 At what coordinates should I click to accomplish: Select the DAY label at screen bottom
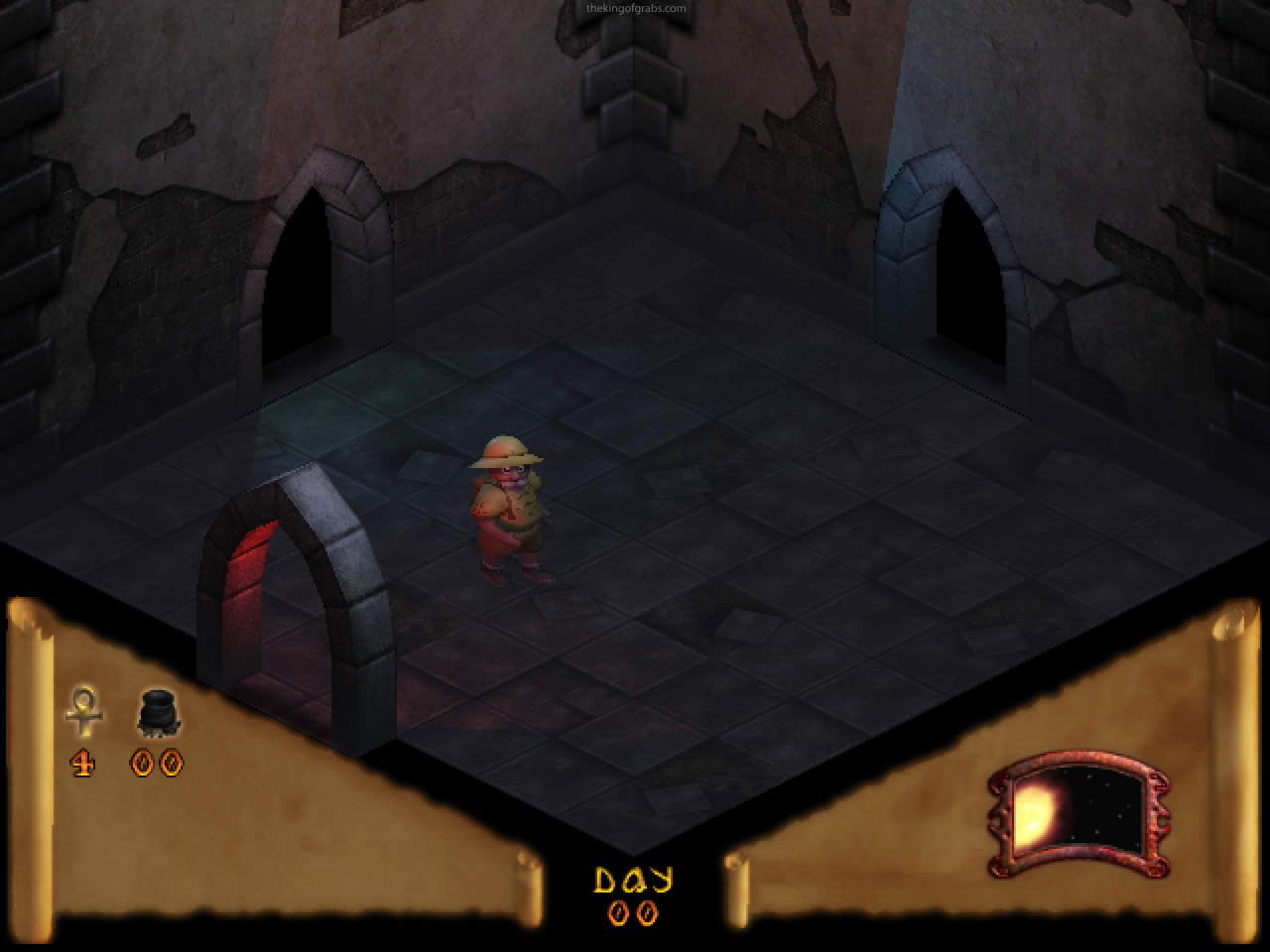(x=635, y=878)
